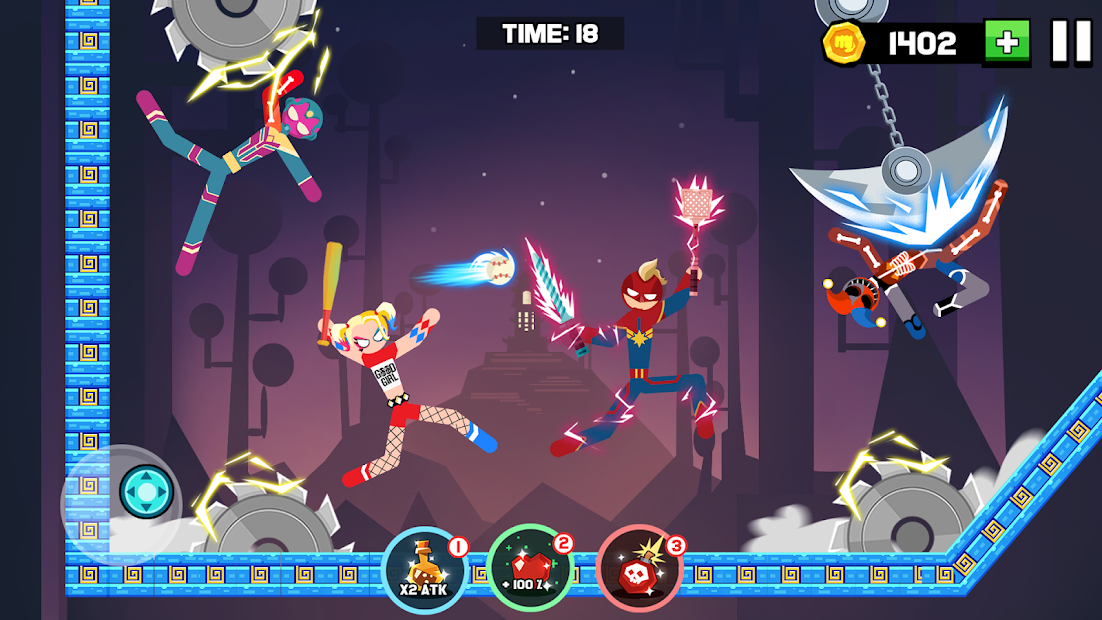Tap the virtual joystick control
Image resolution: width=1102 pixels, height=620 pixels.
[x=146, y=492]
